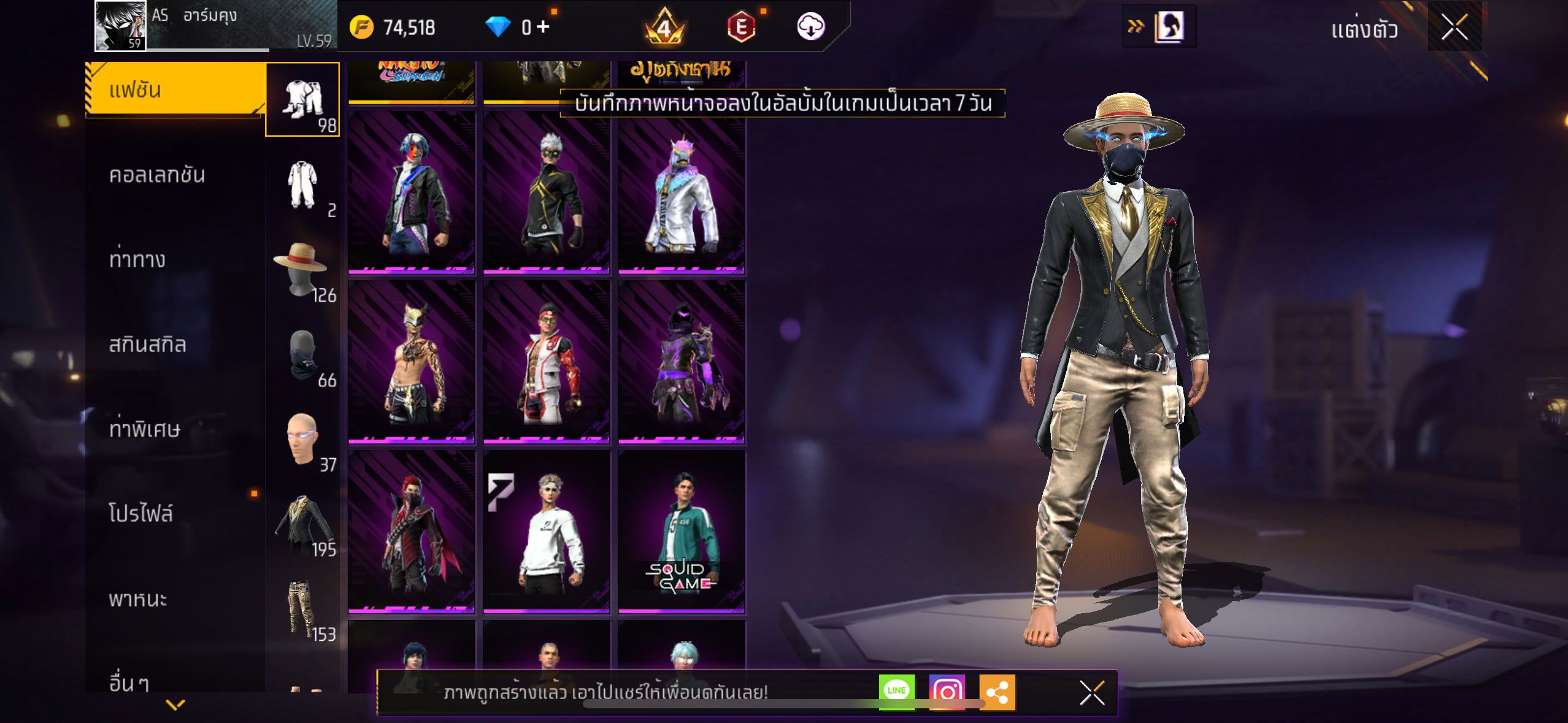
Task: Add diamonds with the plus button
Action: (x=543, y=26)
